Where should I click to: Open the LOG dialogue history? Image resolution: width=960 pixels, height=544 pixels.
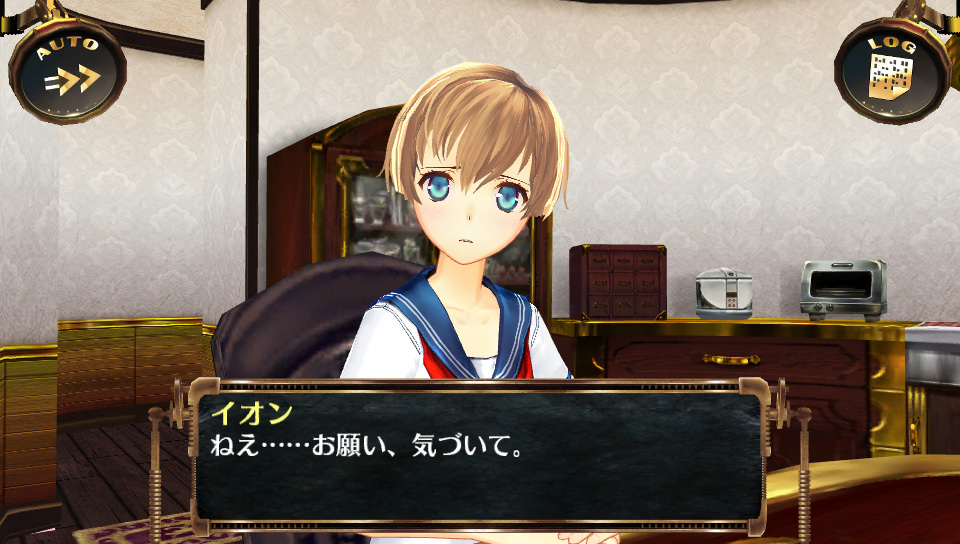point(891,70)
